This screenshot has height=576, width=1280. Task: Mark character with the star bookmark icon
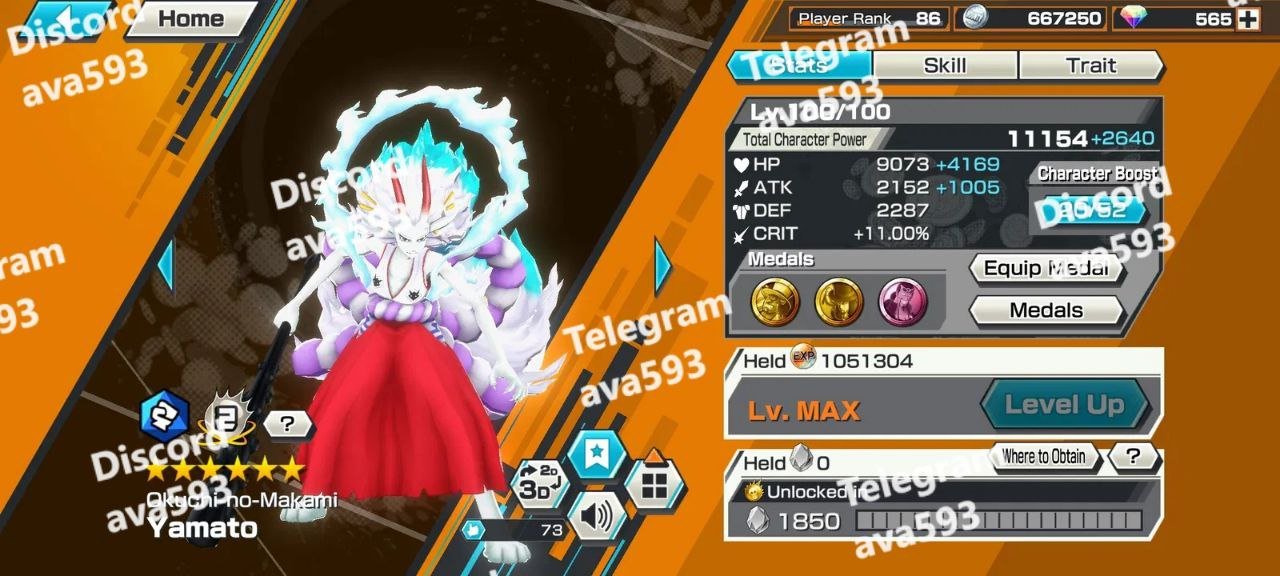tap(597, 456)
